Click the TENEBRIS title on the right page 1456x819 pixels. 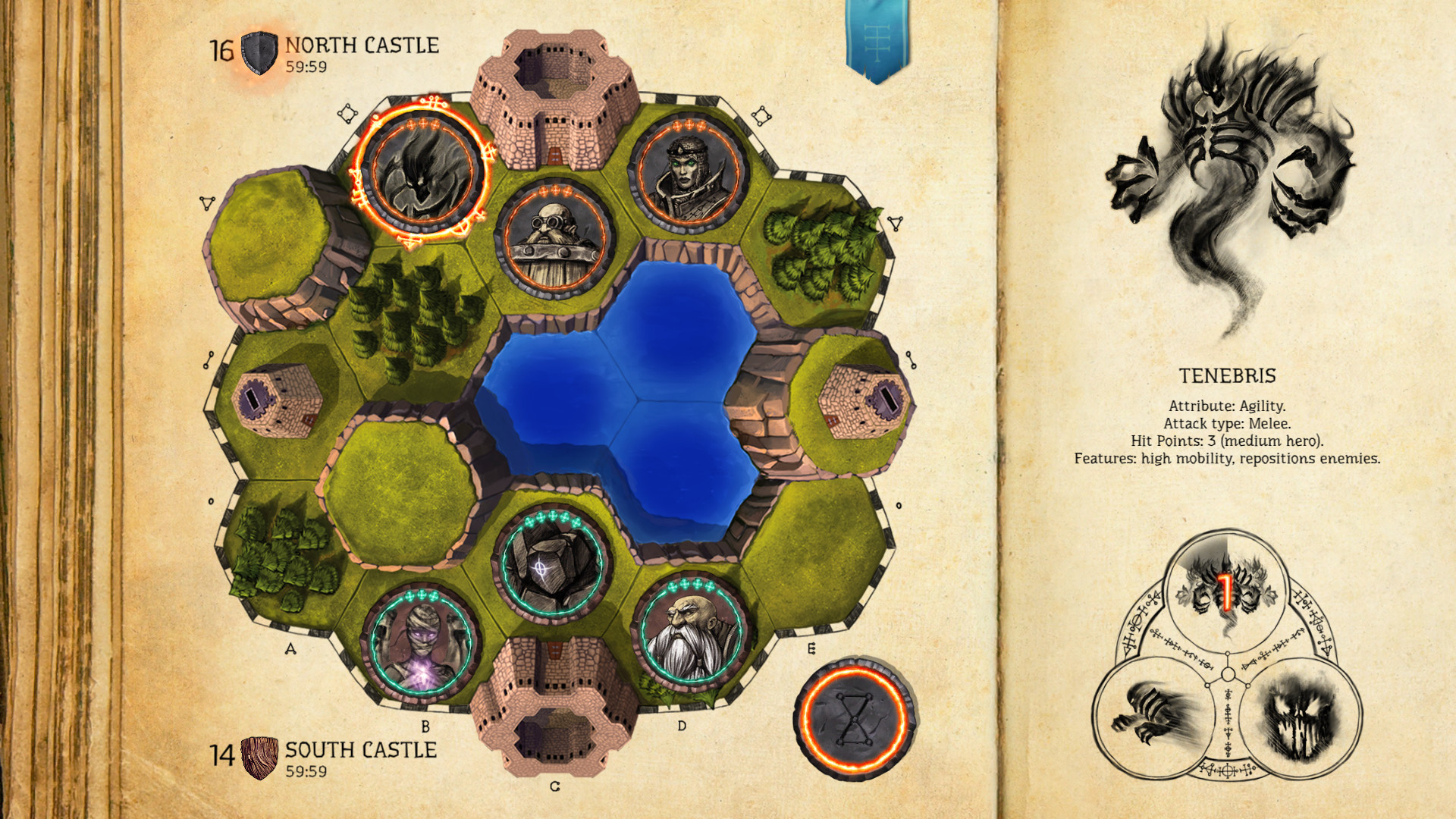[x=1228, y=376]
